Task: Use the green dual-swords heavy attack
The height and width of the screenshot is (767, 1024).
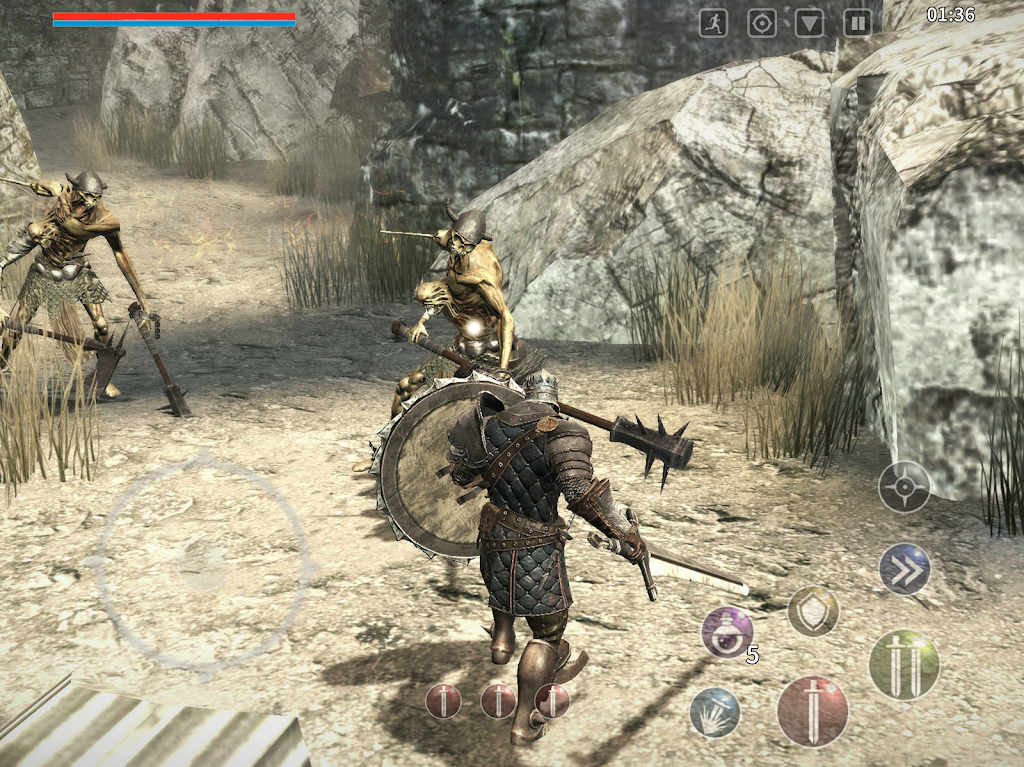Action: [x=904, y=664]
